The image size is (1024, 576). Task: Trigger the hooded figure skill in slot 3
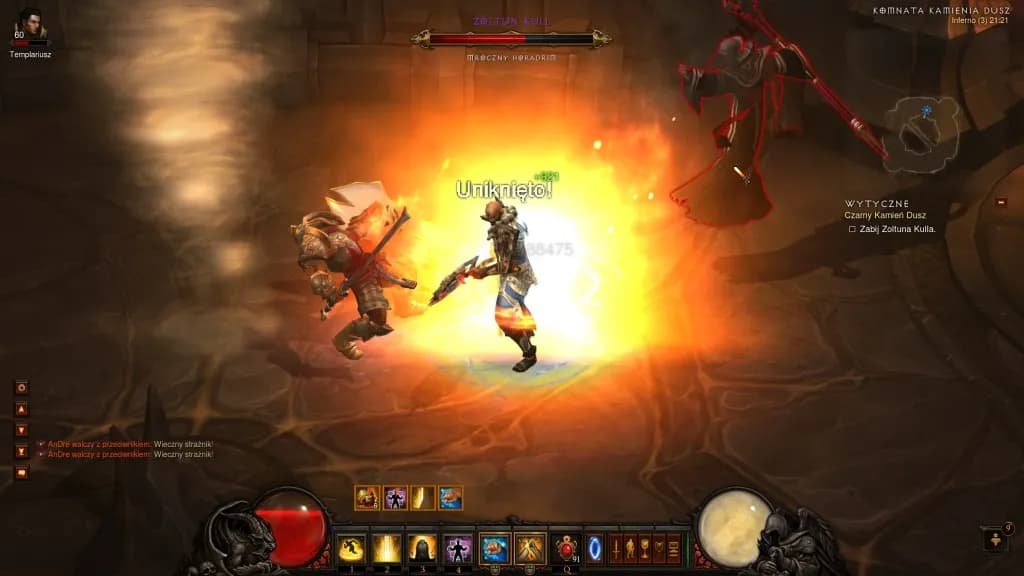pyautogui.click(x=422, y=548)
